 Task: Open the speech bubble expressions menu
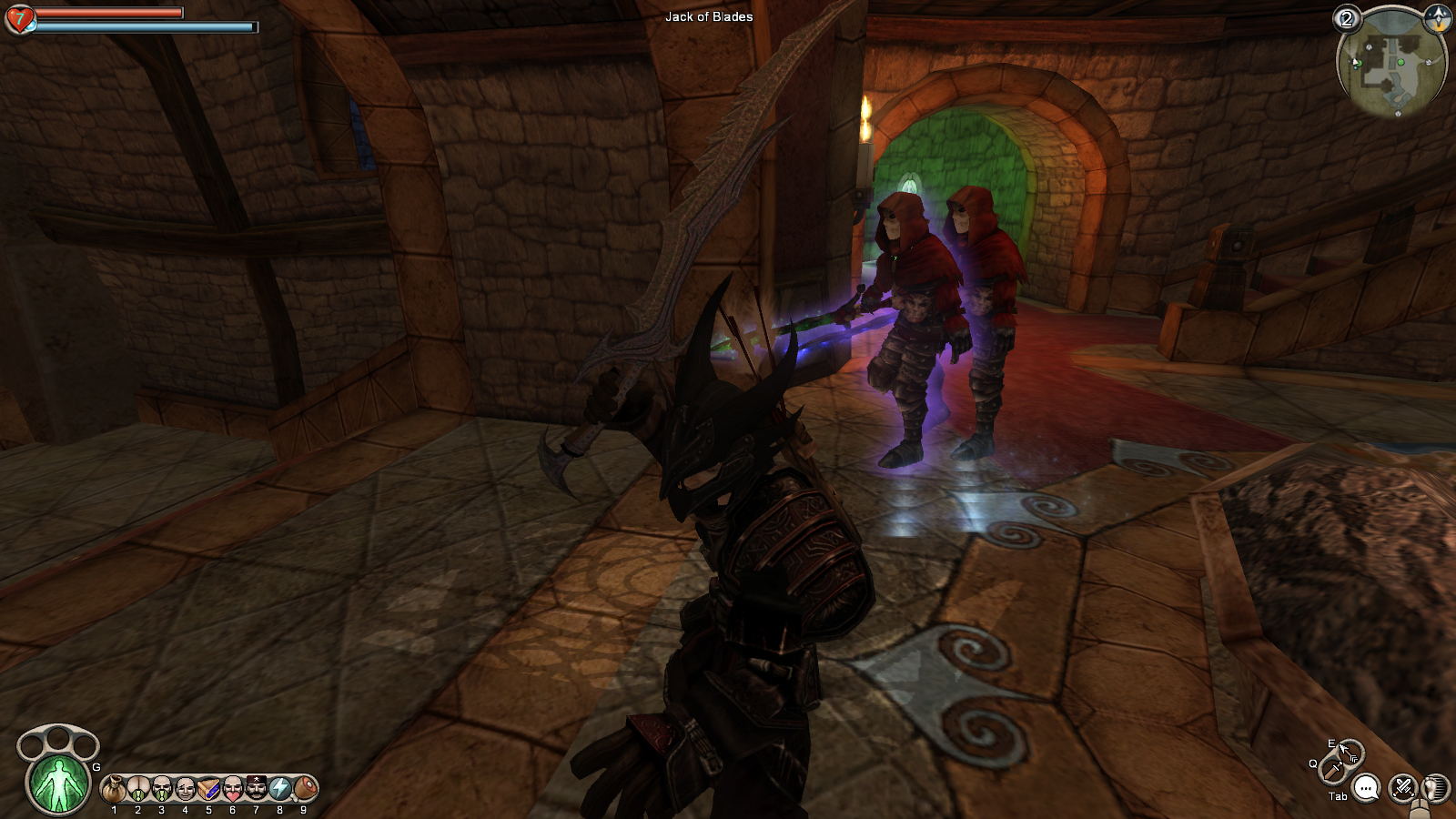[1366, 788]
